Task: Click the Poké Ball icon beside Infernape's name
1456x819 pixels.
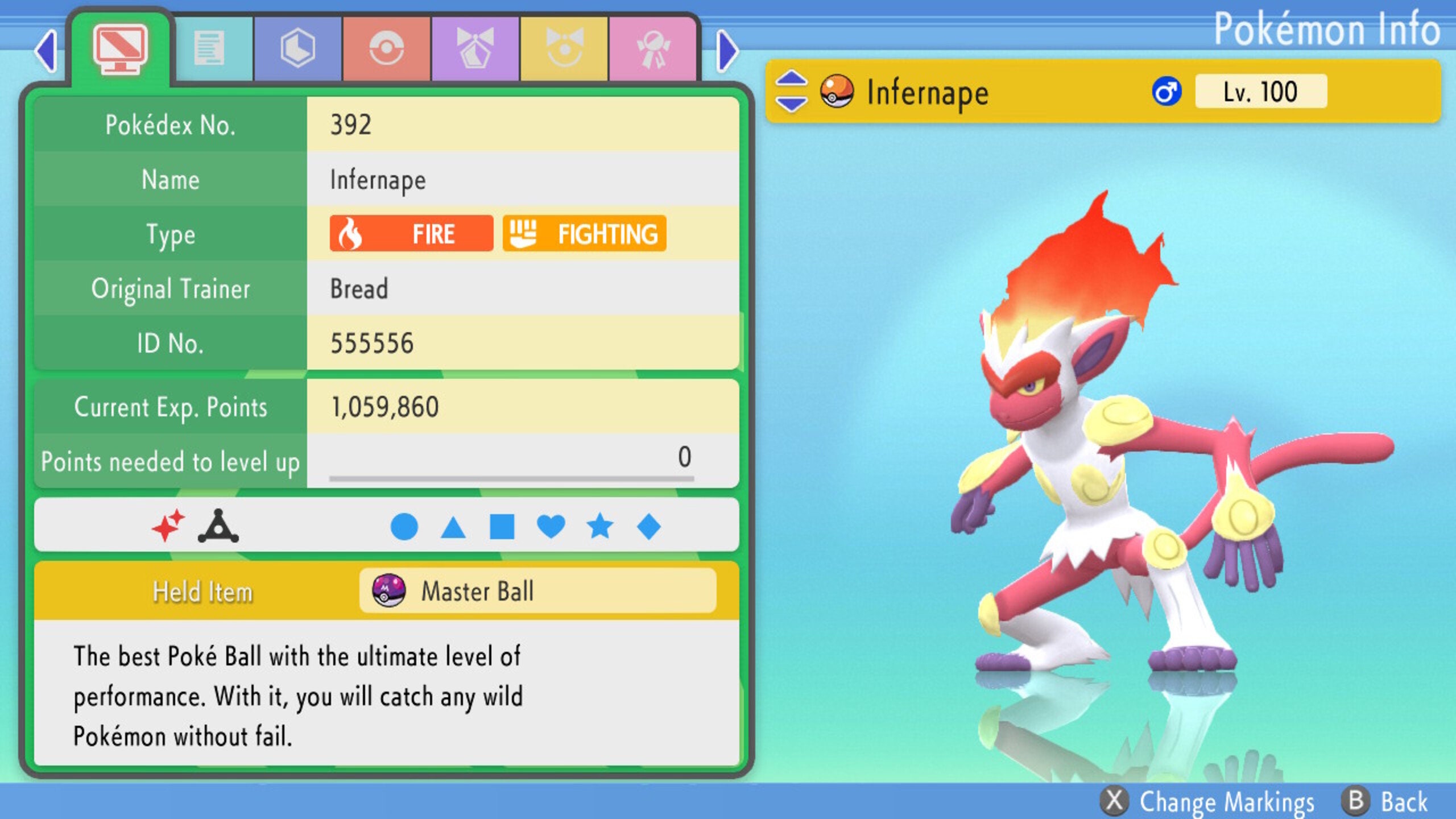Action: click(838, 91)
